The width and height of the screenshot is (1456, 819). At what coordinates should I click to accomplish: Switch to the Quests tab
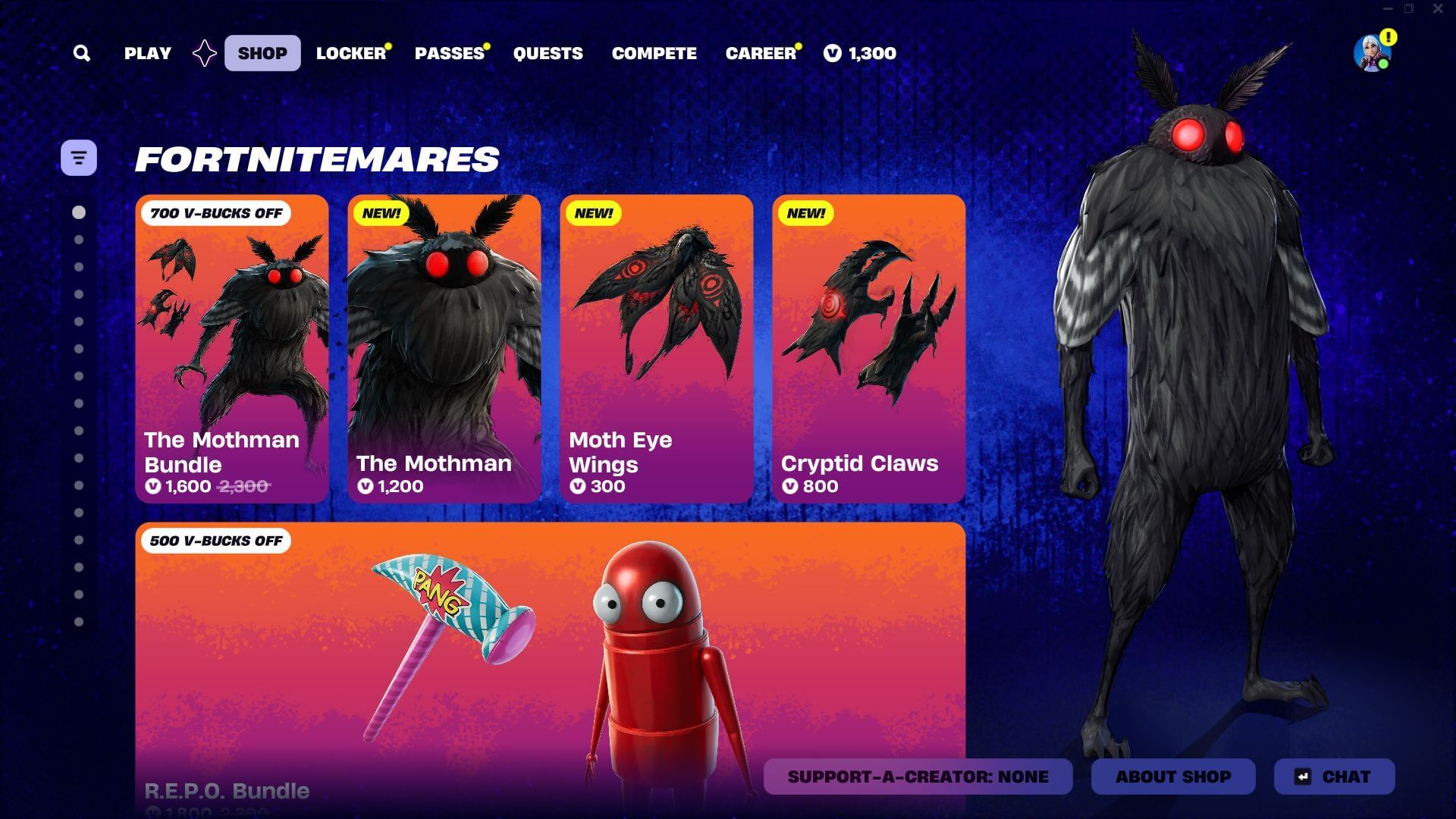pos(548,53)
